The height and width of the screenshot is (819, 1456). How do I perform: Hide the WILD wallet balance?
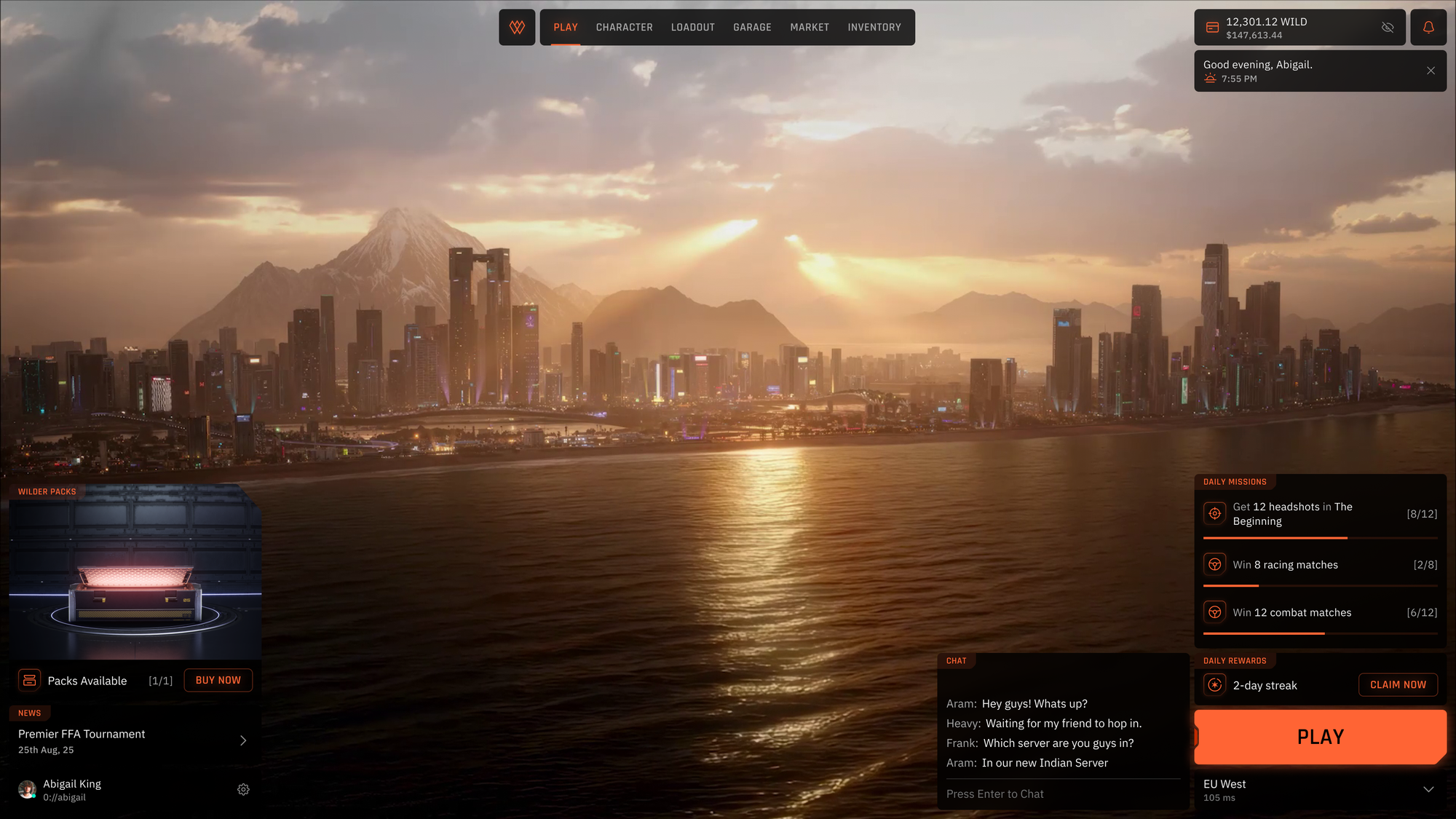(x=1387, y=28)
